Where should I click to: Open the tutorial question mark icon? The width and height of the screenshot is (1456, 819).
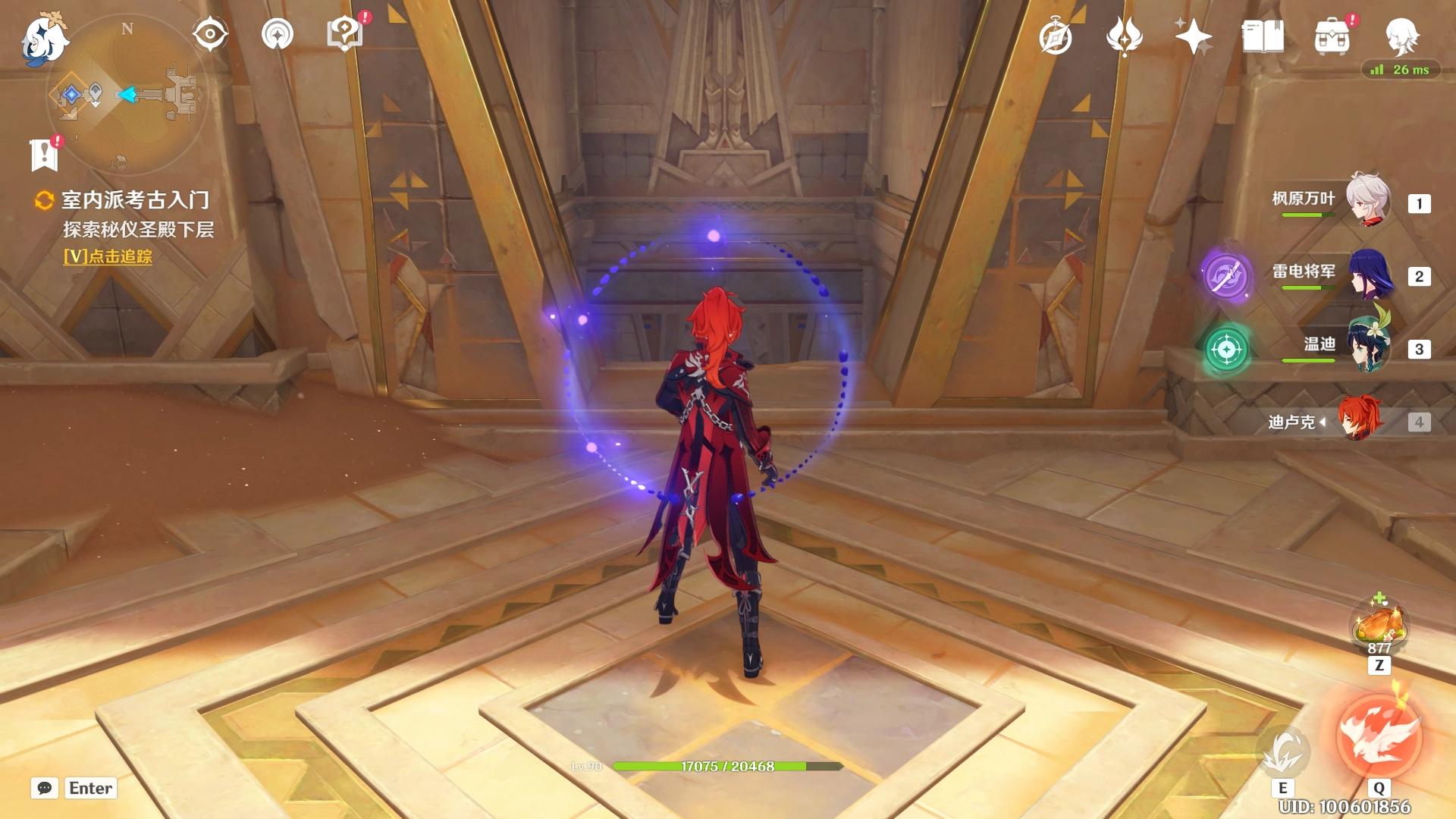tap(345, 34)
